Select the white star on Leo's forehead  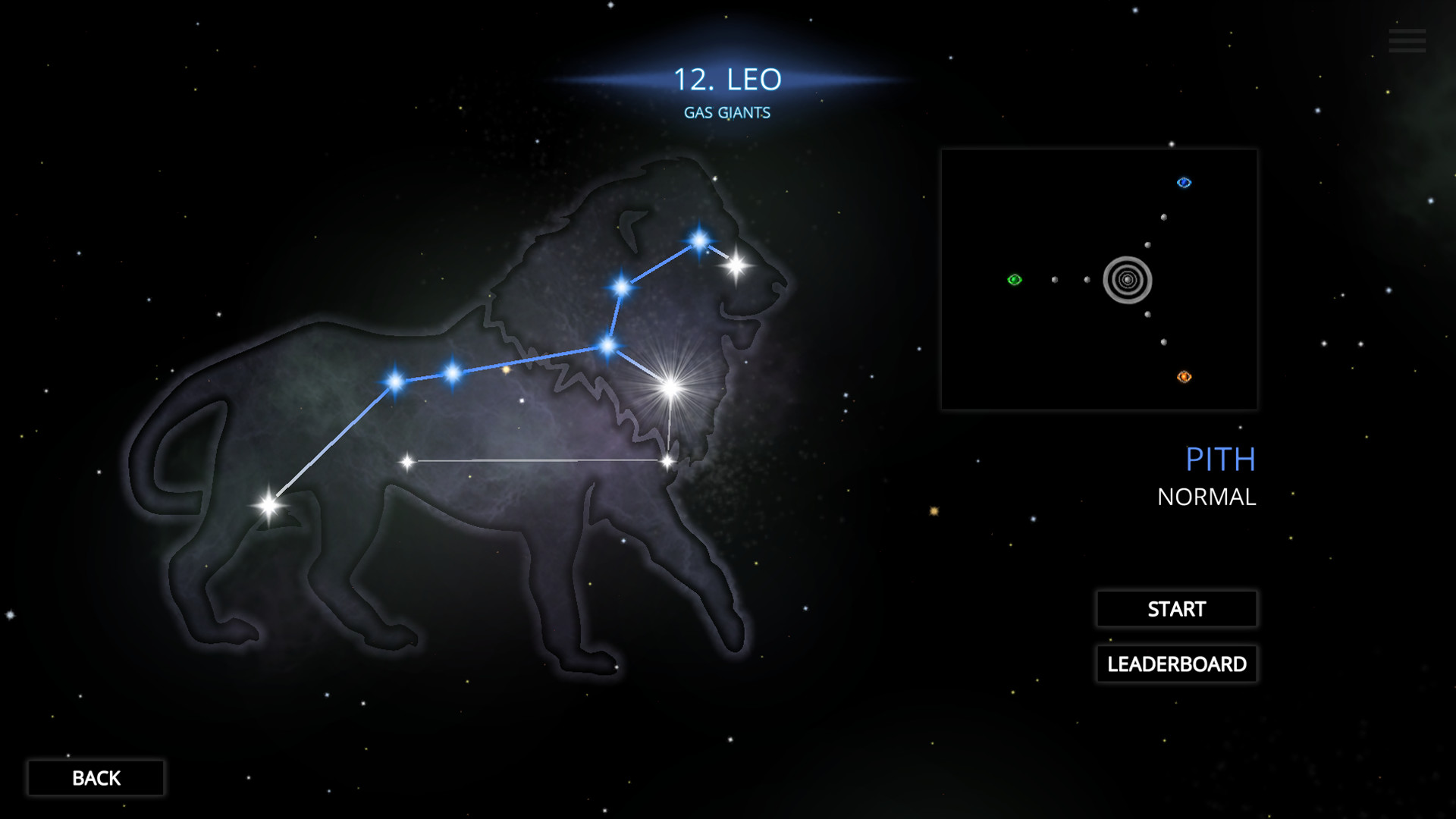735,265
